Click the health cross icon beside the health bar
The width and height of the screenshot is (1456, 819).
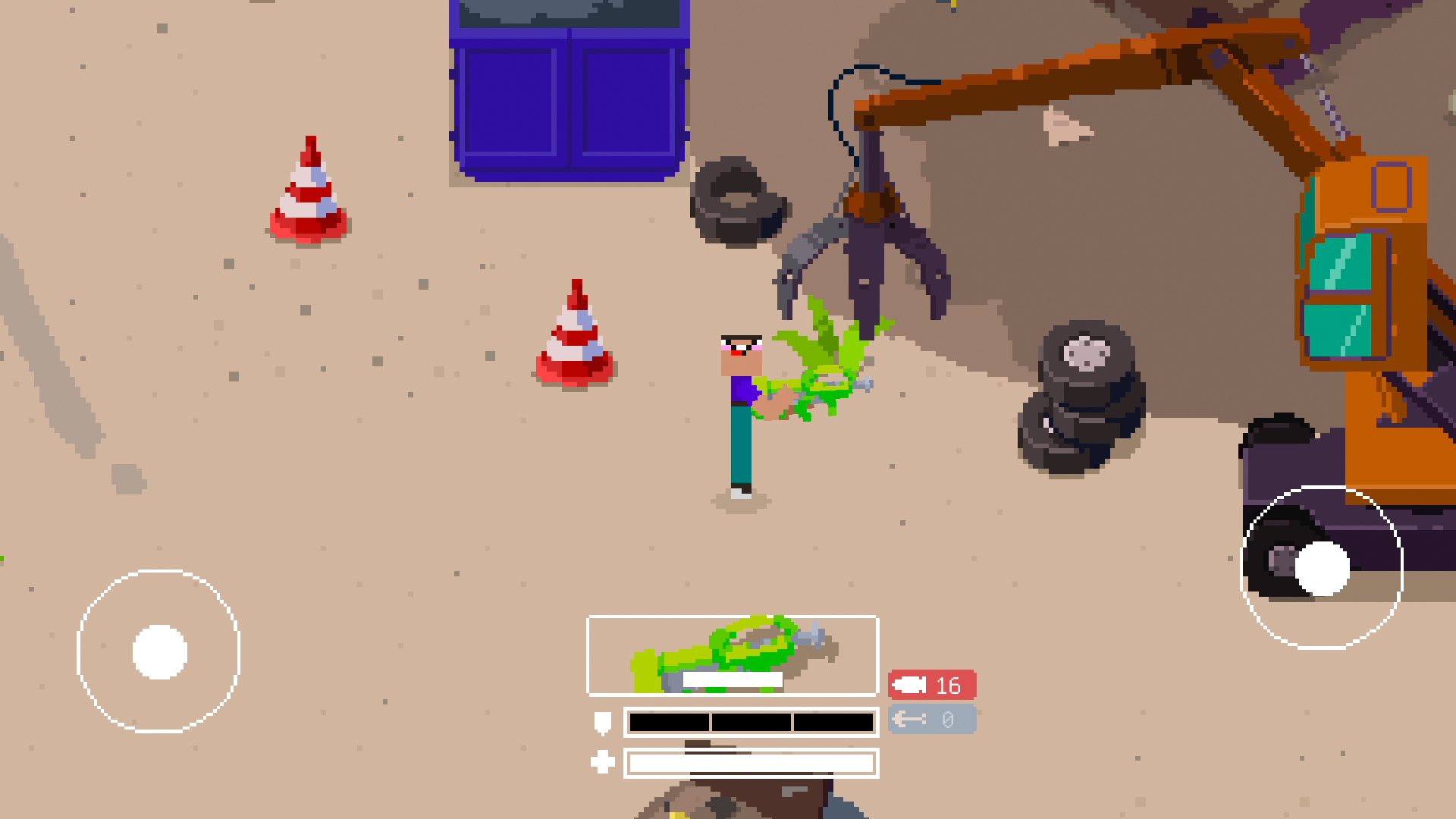[x=601, y=761]
